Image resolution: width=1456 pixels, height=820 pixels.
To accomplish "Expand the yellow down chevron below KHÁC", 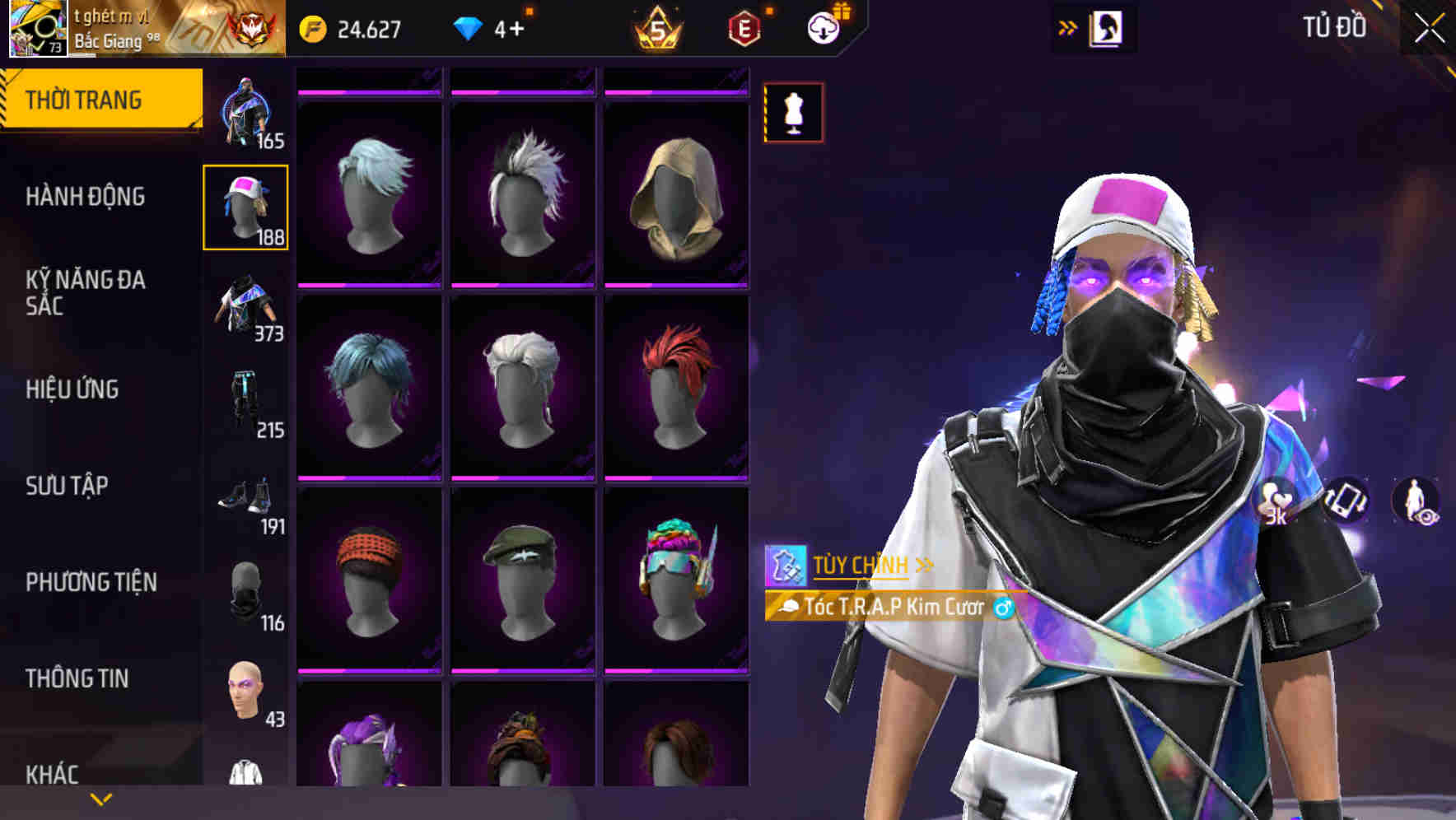I will [99, 799].
